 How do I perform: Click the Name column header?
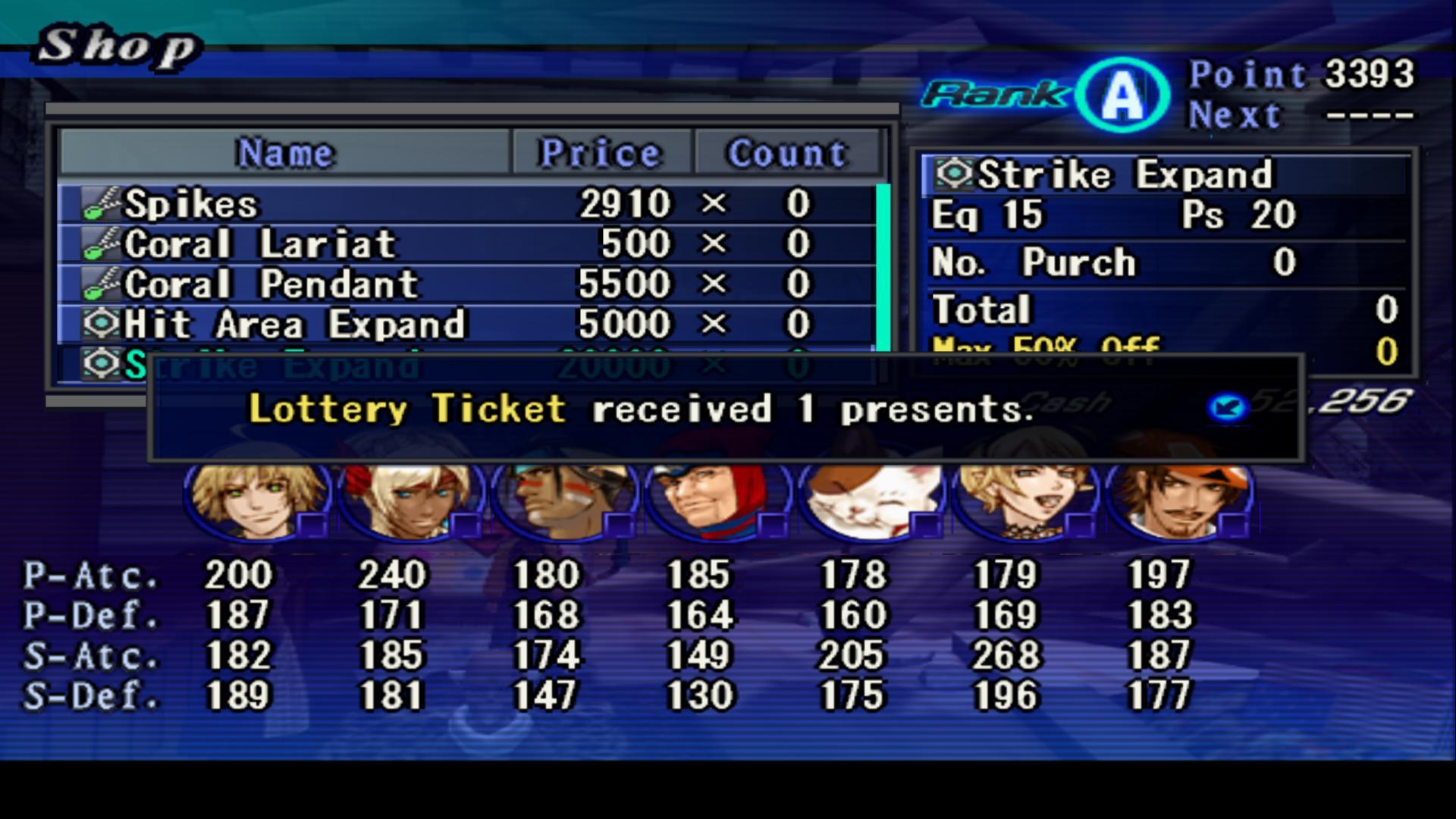pos(284,153)
